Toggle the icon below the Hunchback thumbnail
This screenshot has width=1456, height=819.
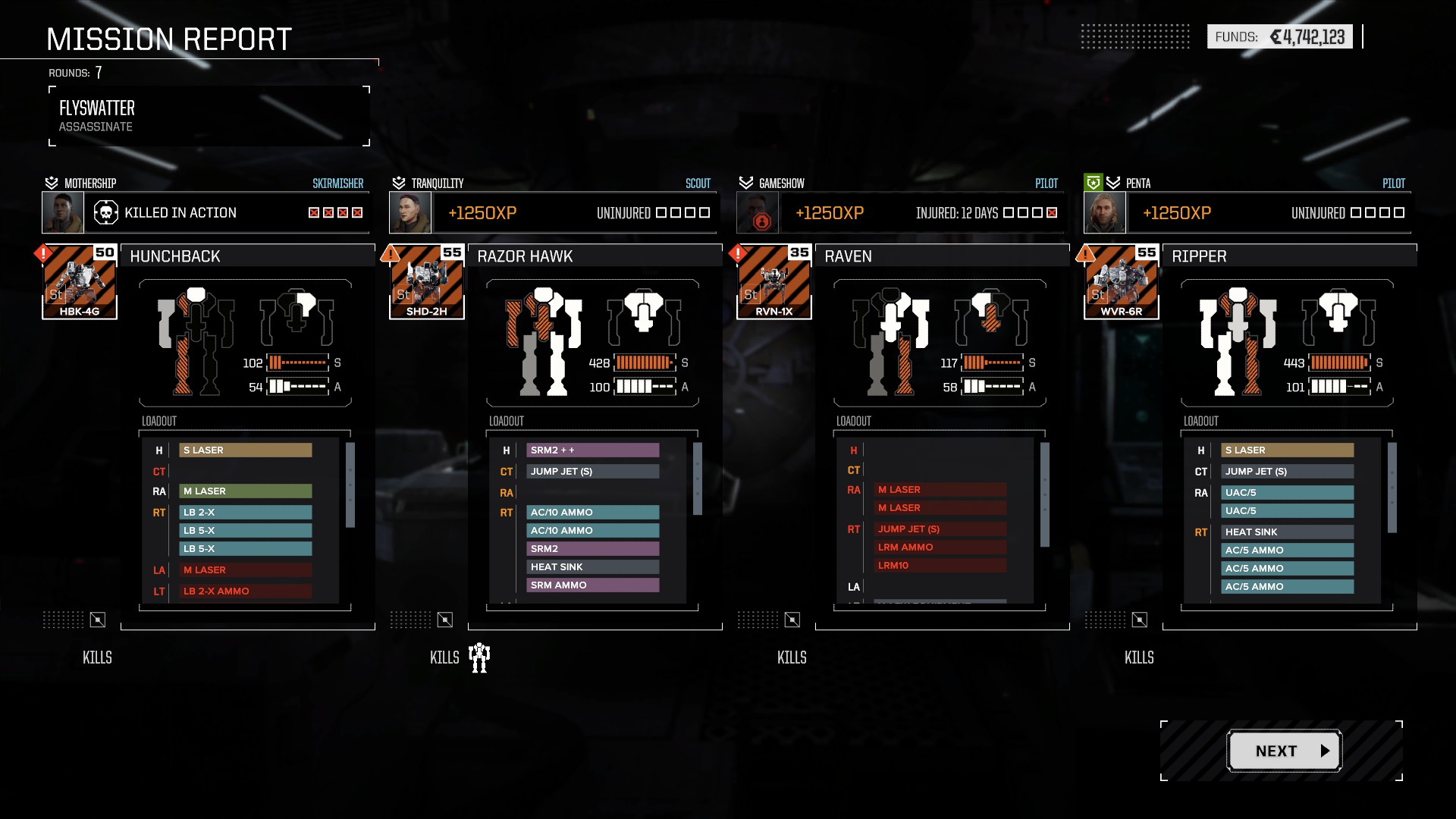pyautogui.click(x=98, y=620)
